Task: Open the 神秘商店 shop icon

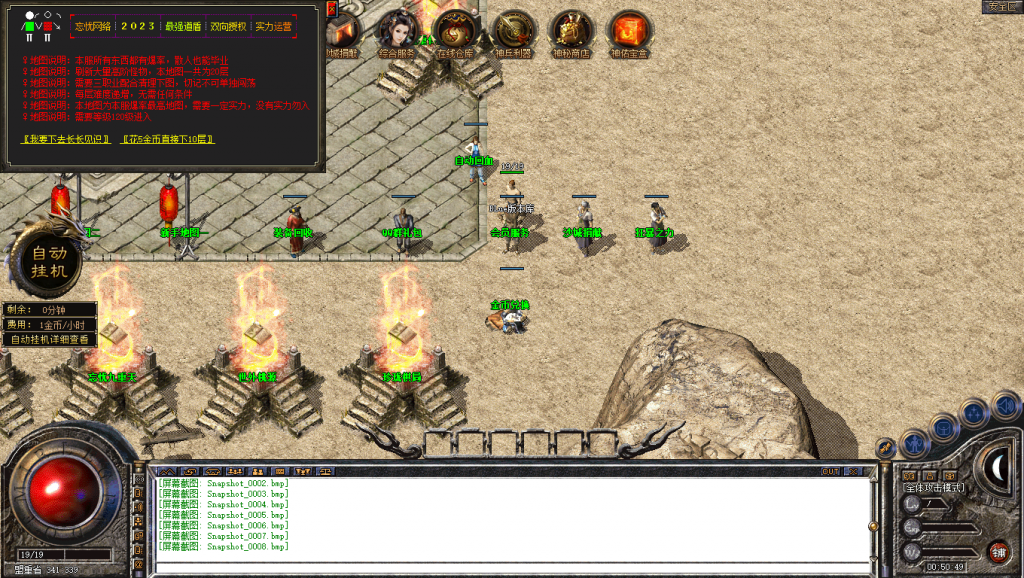Action: [571, 30]
